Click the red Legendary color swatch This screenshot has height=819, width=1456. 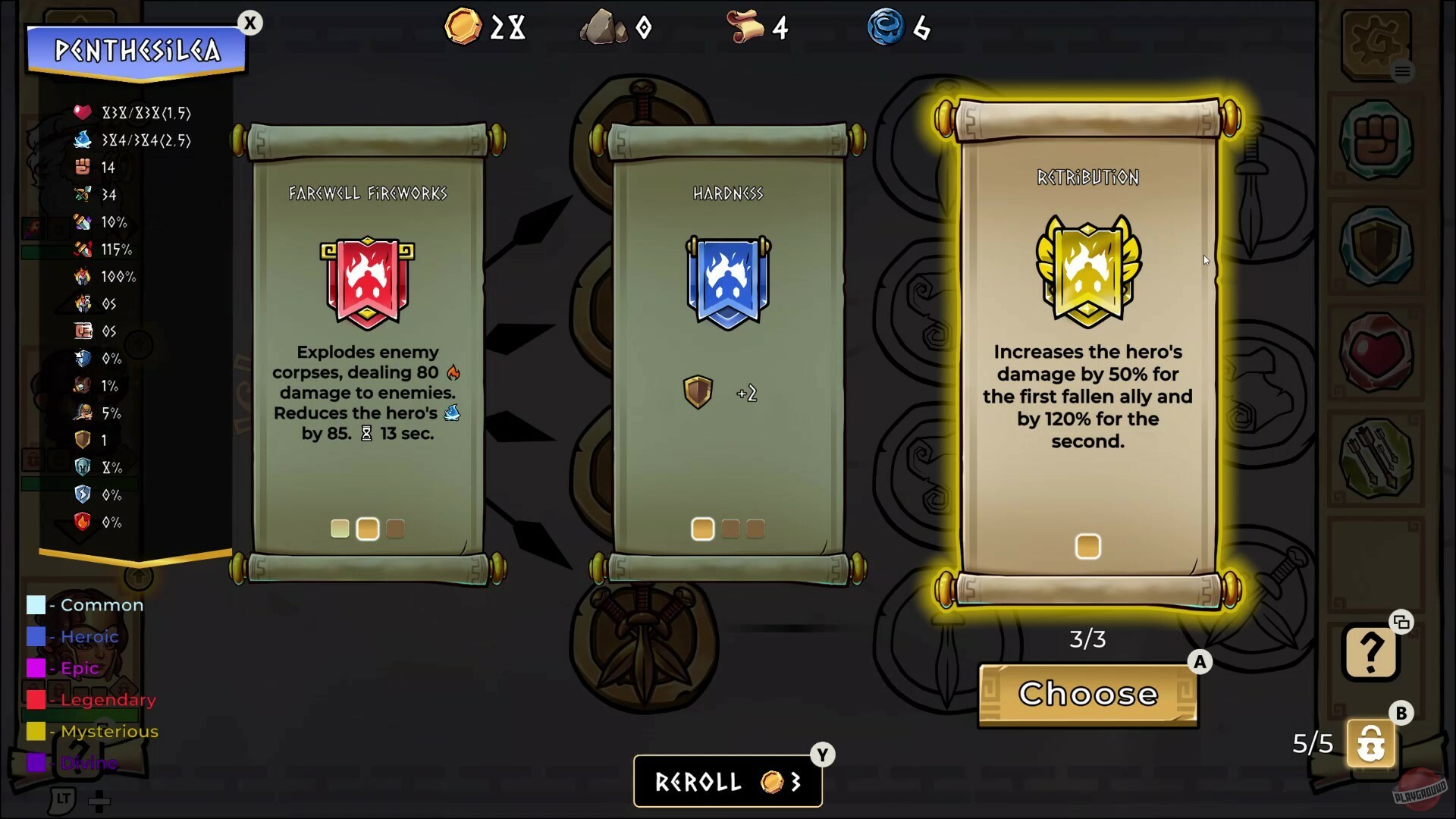[x=36, y=700]
